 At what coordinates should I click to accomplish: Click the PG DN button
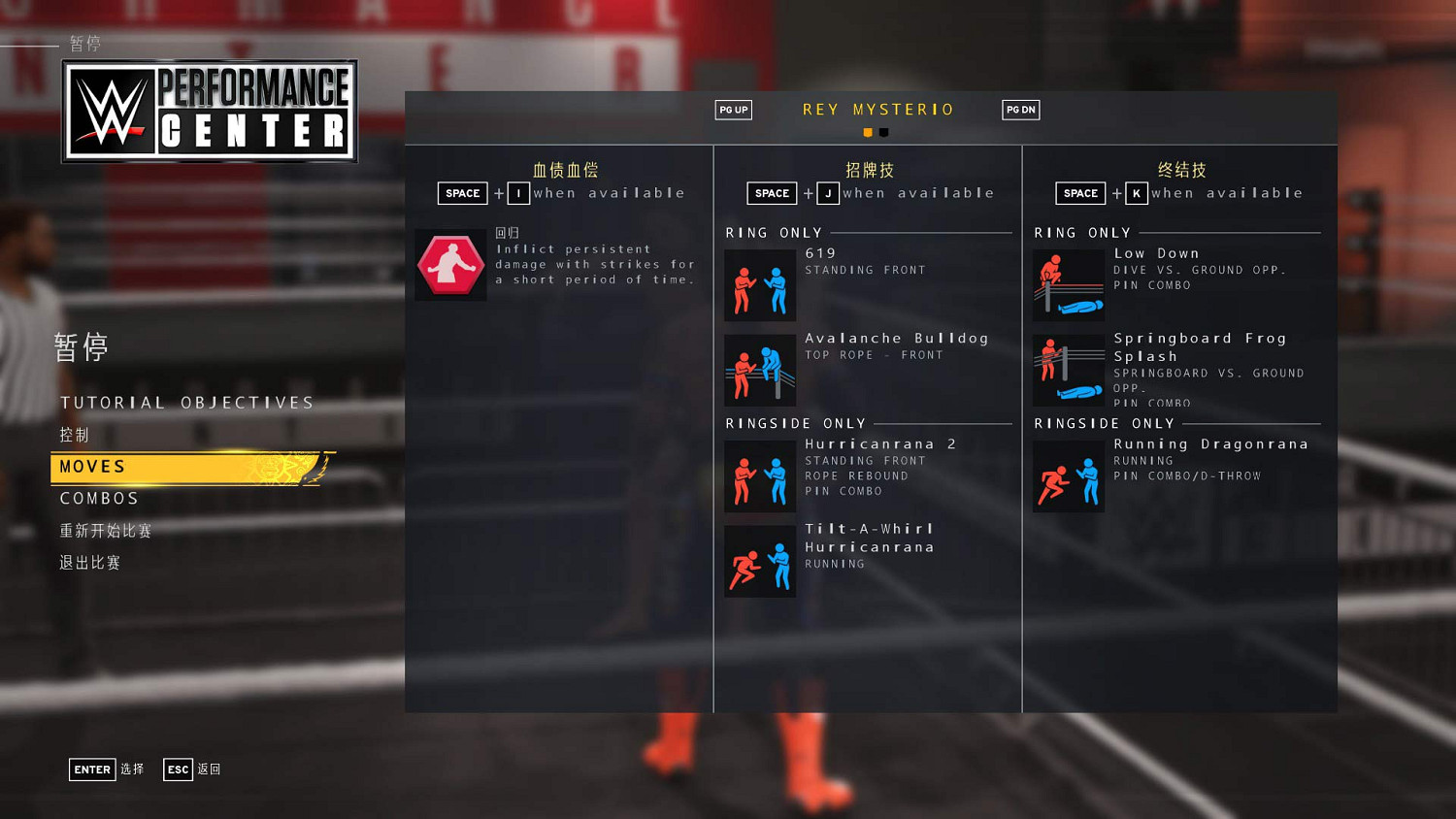tap(1020, 110)
